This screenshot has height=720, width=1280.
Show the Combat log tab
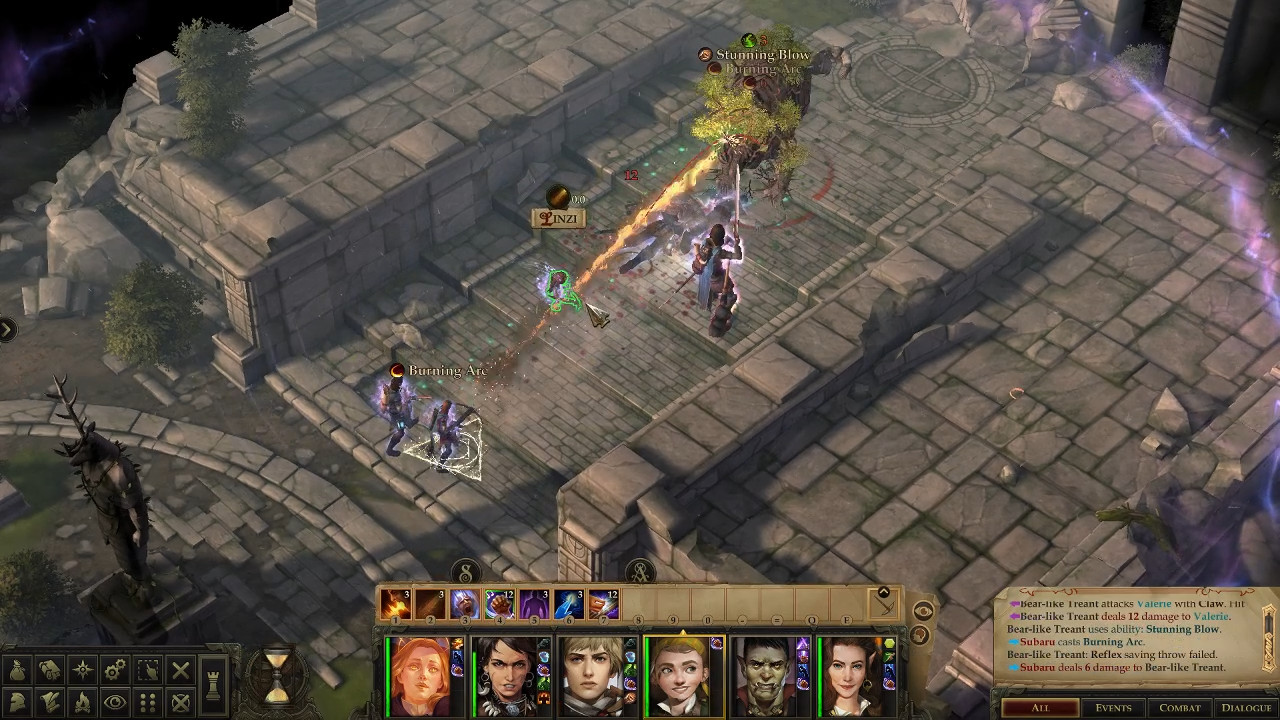(x=1179, y=708)
